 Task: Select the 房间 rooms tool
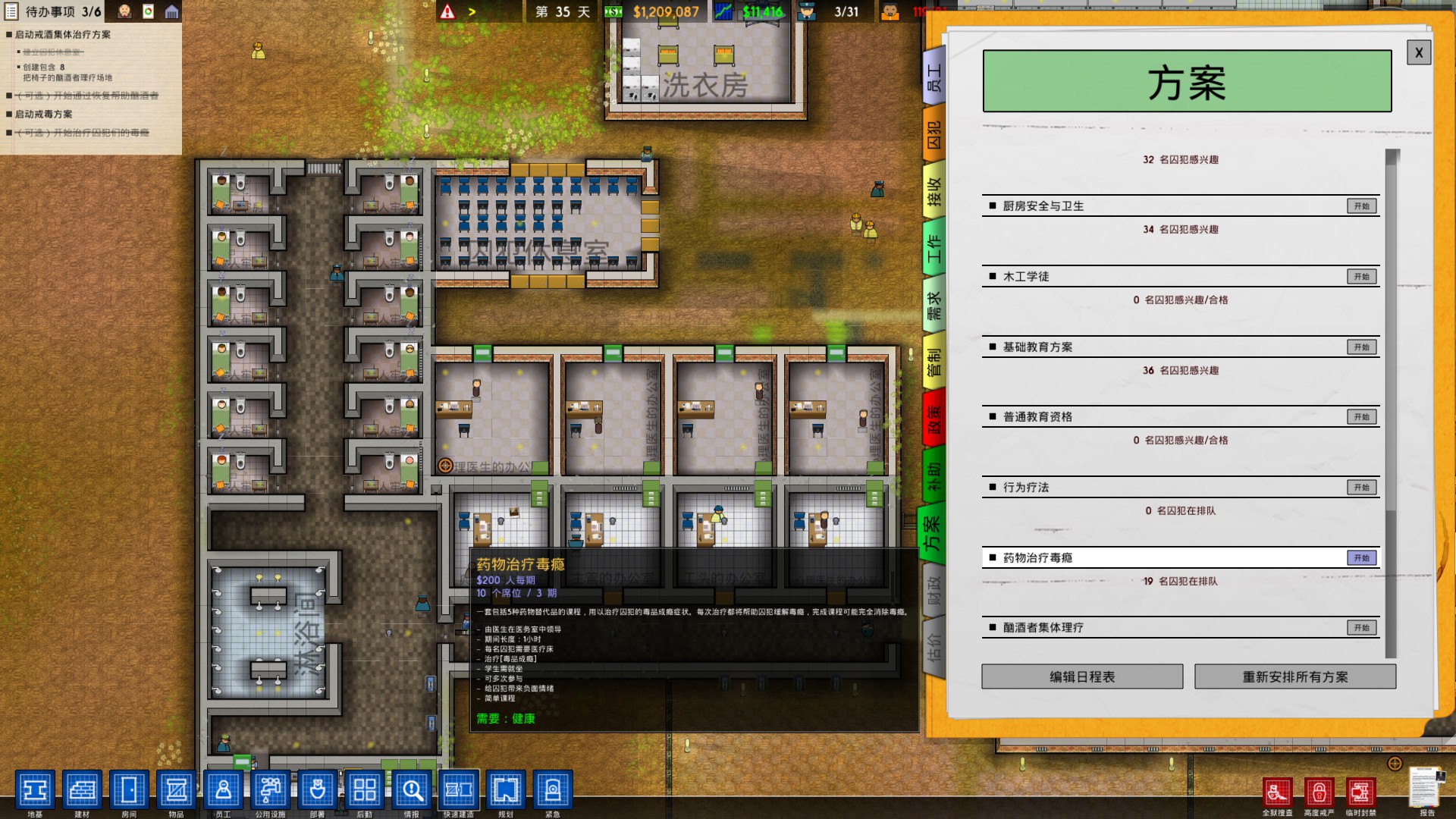coord(130,790)
